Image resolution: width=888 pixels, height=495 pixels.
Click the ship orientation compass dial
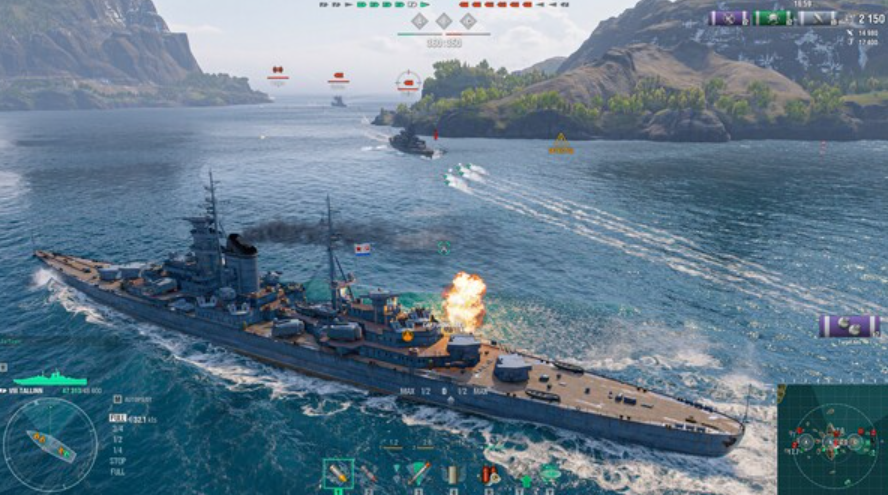tap(50, 445)
